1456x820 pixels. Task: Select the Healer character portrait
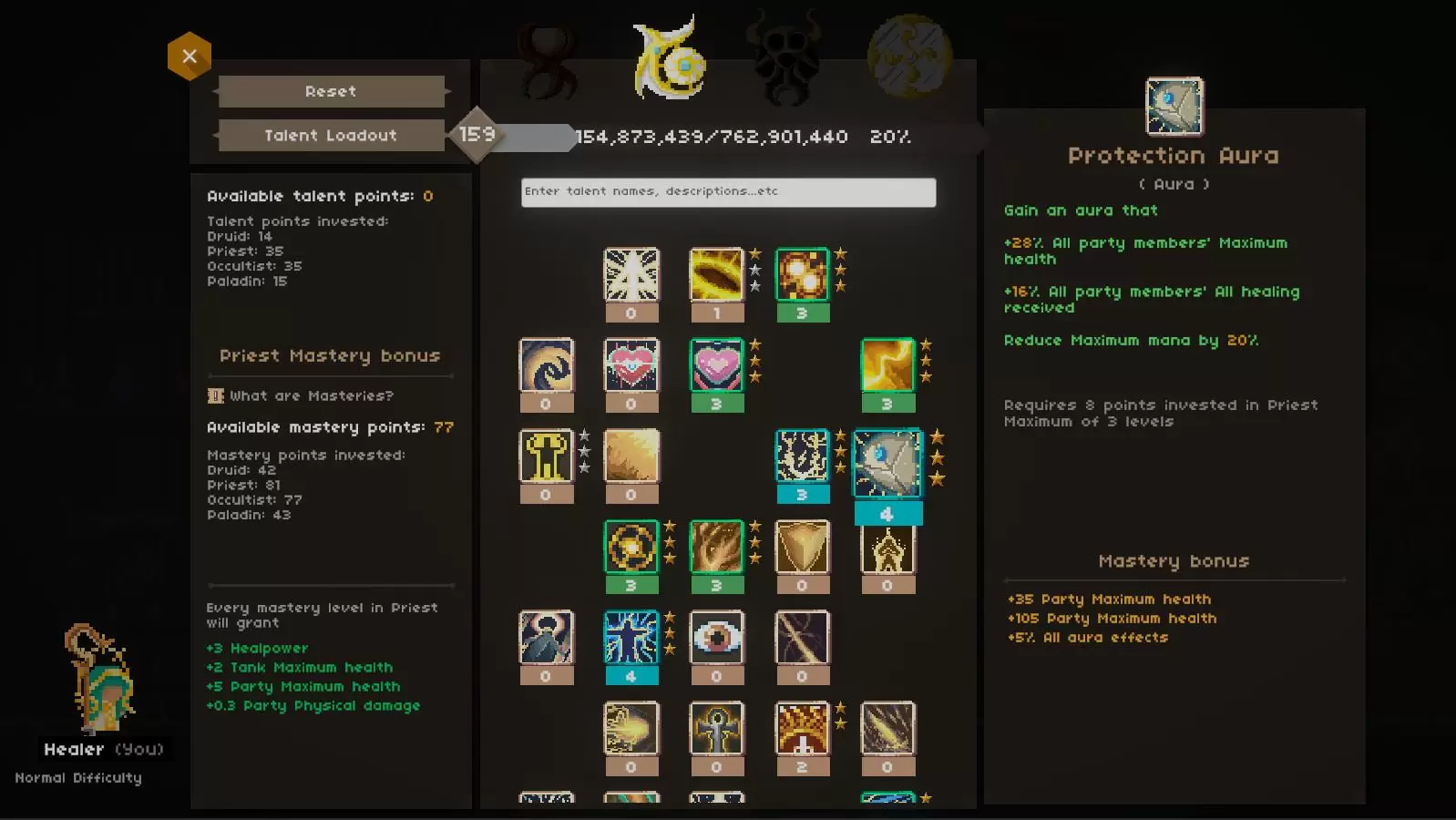point(101,679)
